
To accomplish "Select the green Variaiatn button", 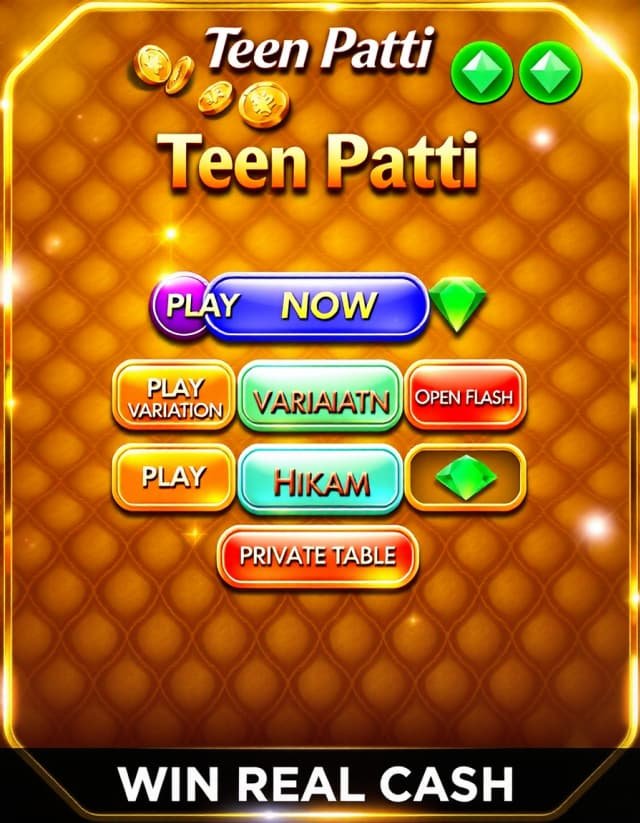I will coord(321,397).
